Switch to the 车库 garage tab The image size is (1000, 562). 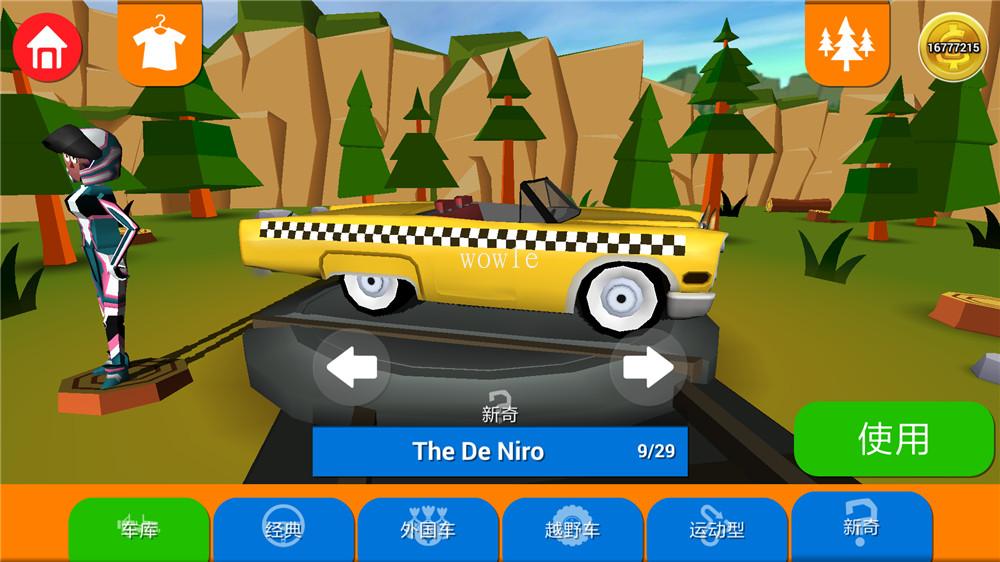click(x=139, y=529)
